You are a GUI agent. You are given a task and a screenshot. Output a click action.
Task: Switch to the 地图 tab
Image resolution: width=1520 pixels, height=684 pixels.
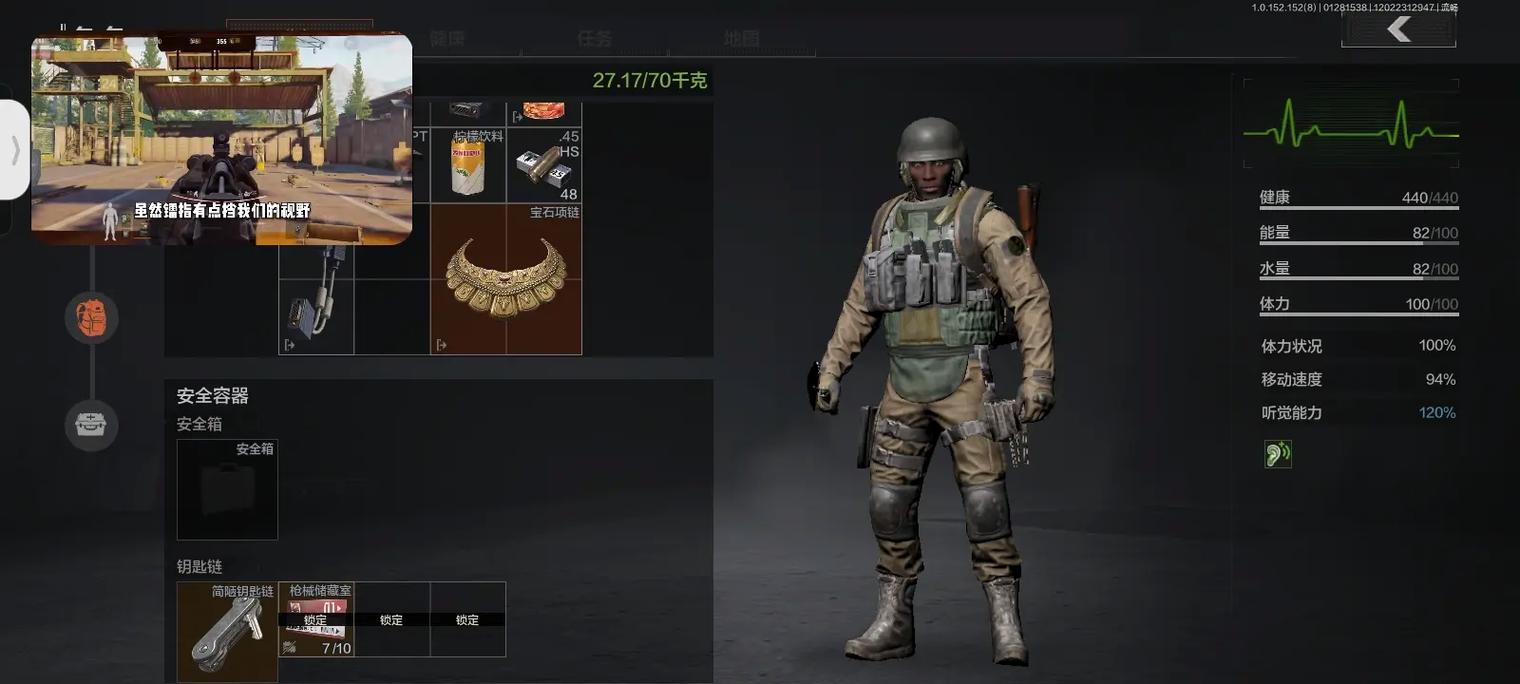click(741, 39)
